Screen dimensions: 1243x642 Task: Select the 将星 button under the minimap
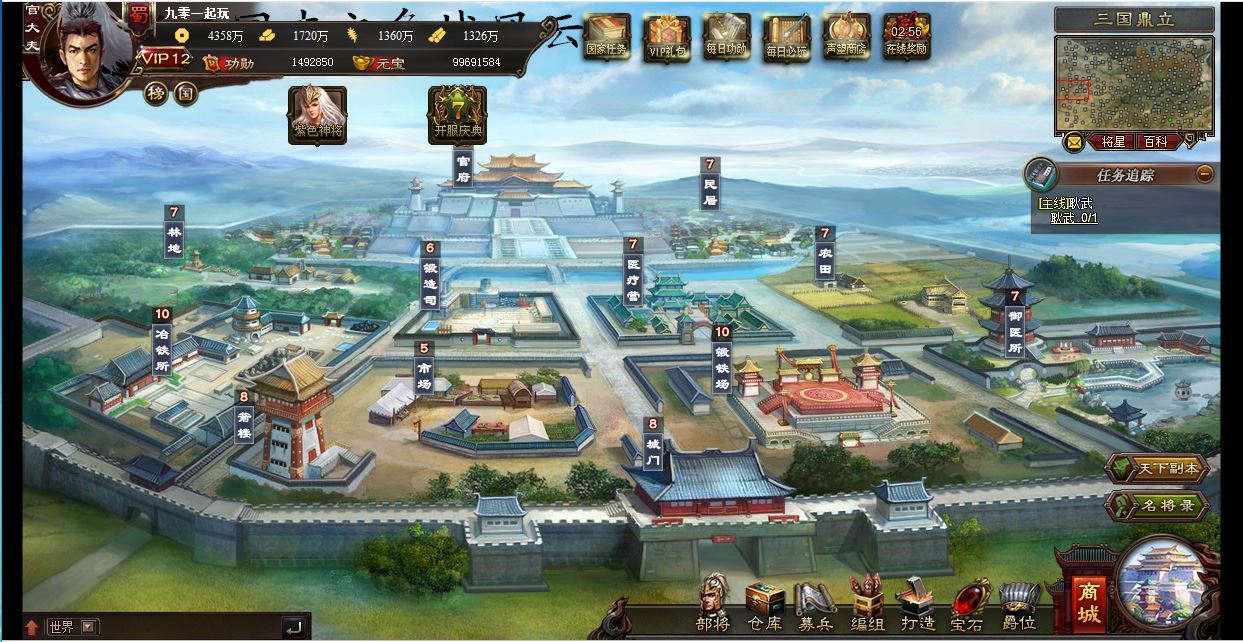click(x=1114, y=142)
